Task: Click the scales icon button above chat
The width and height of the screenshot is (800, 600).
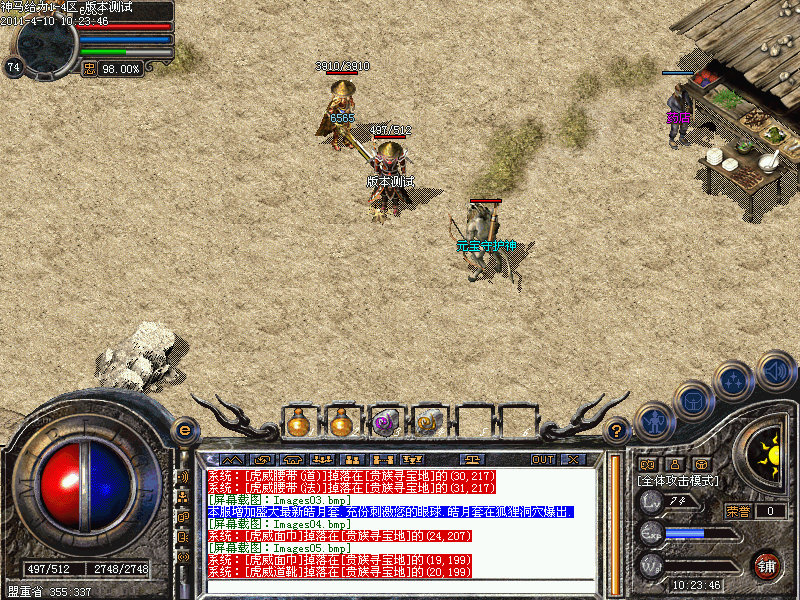Action: [473, 459]
